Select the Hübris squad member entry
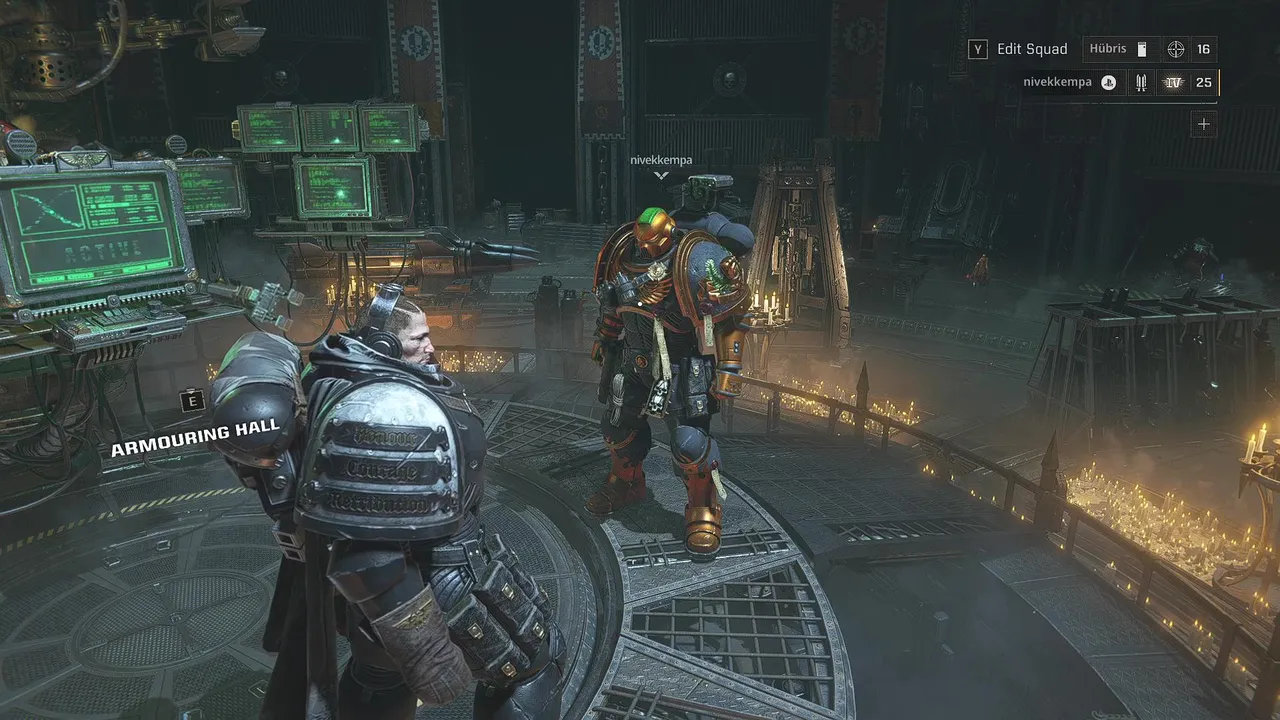Image resolution: width=1280 pixels, height=720 pixels. 1109,49
